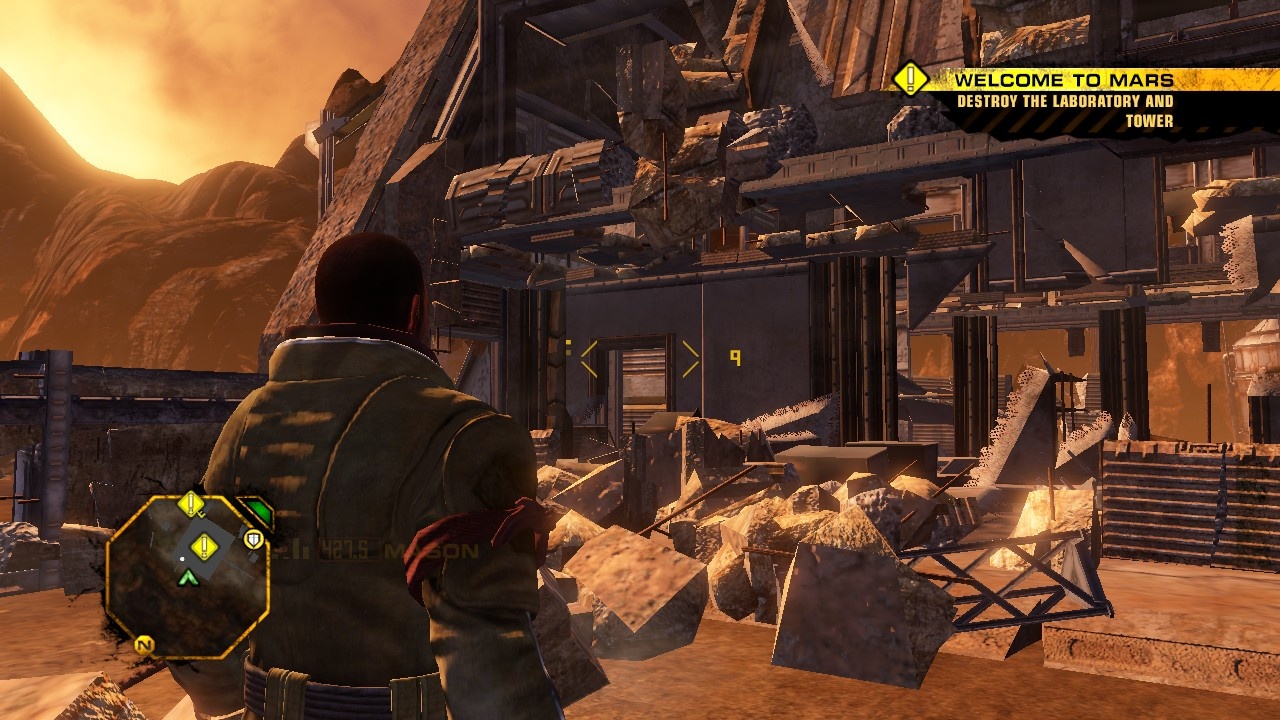This screenshot has height=720, width=1280.
Task: Click the green alert-level indicator beside the minimap
Action: (x=258, y=513)
